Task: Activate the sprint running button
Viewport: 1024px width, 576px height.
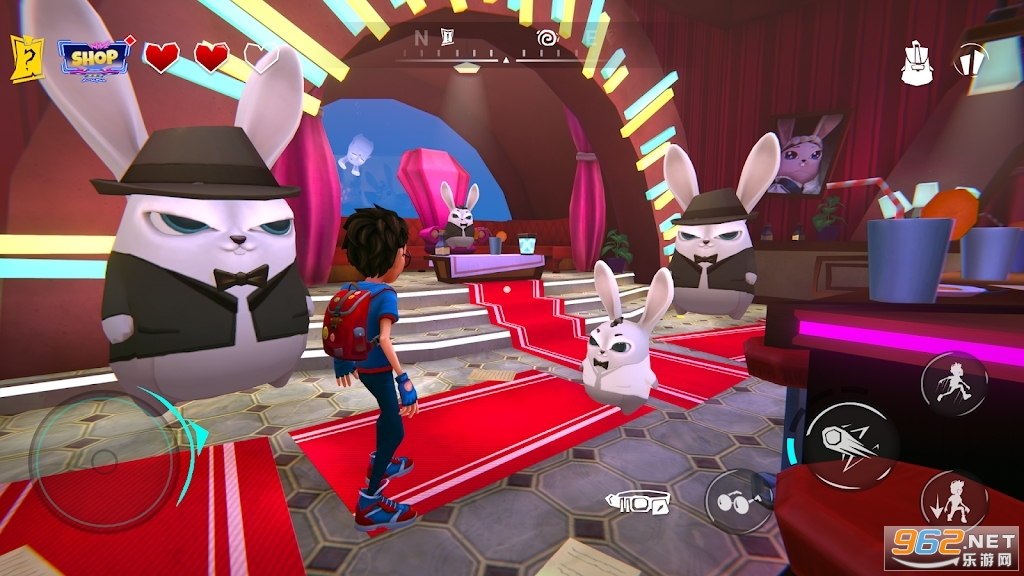Action: [x=953, y=383]
